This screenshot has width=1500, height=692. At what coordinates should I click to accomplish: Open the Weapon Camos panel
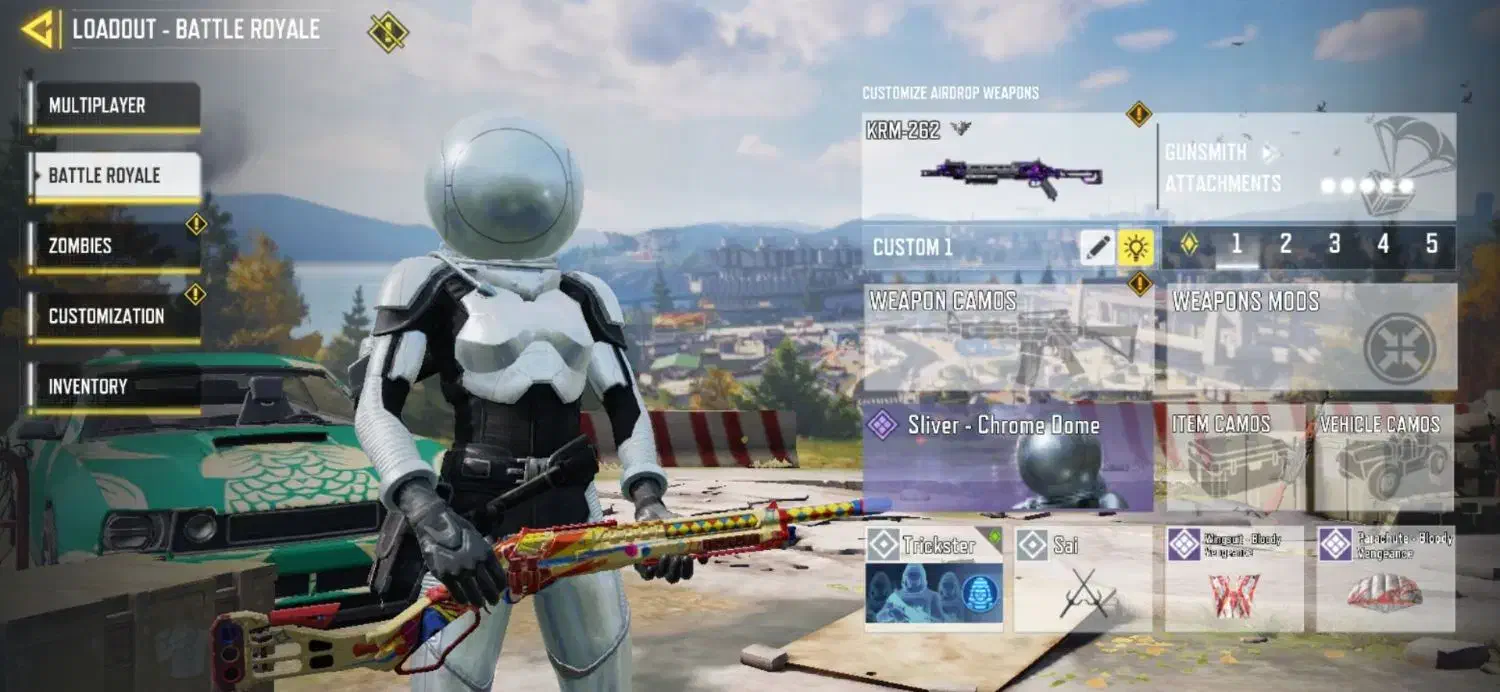(1008, 338)
